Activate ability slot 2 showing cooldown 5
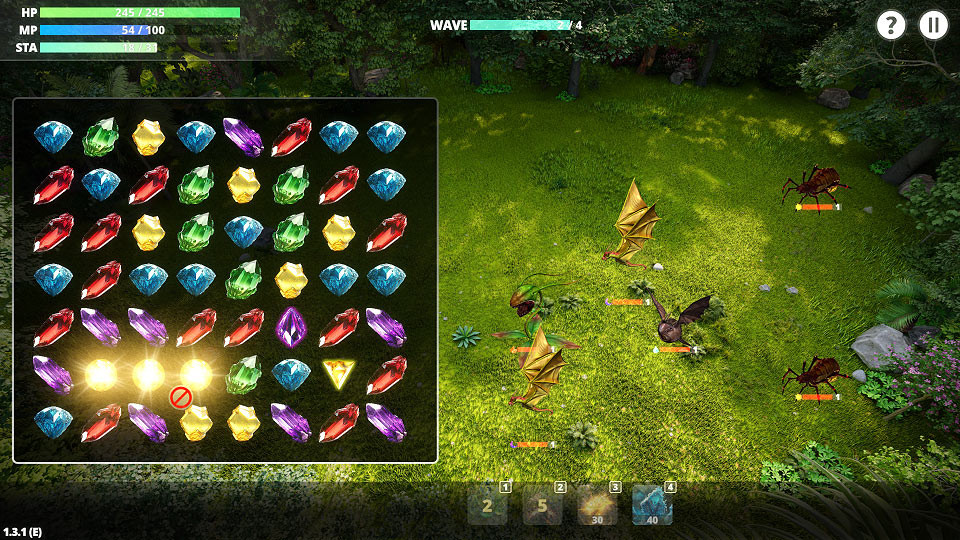Screen dimensions: 960x540 [x=542, y=506]
